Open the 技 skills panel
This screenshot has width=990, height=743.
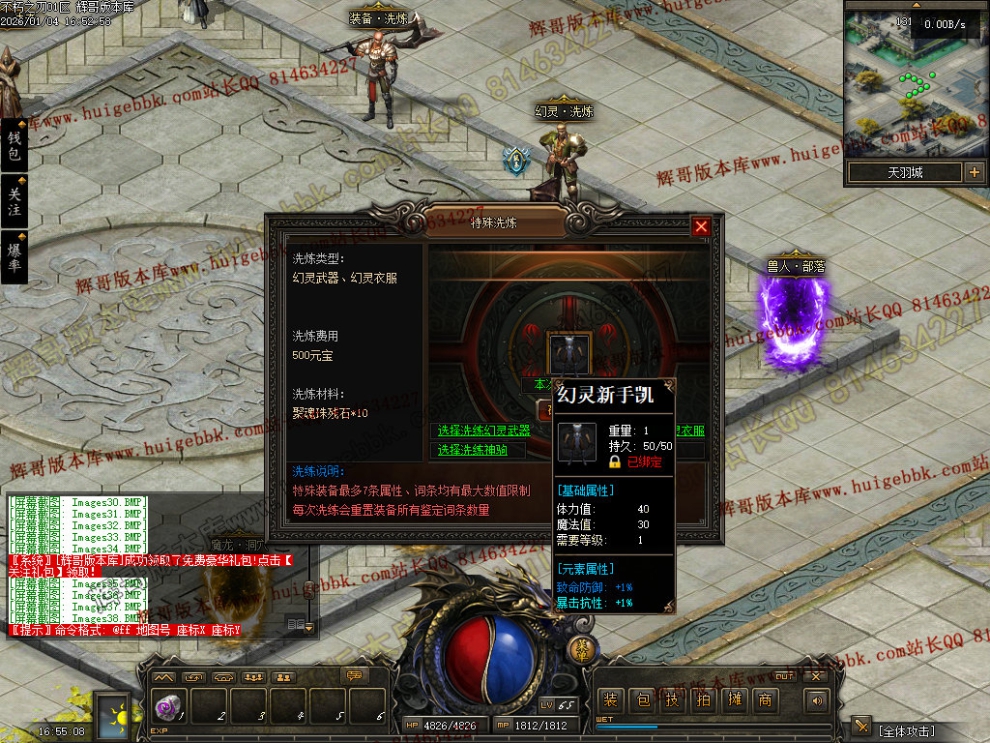tap(673, 701)
